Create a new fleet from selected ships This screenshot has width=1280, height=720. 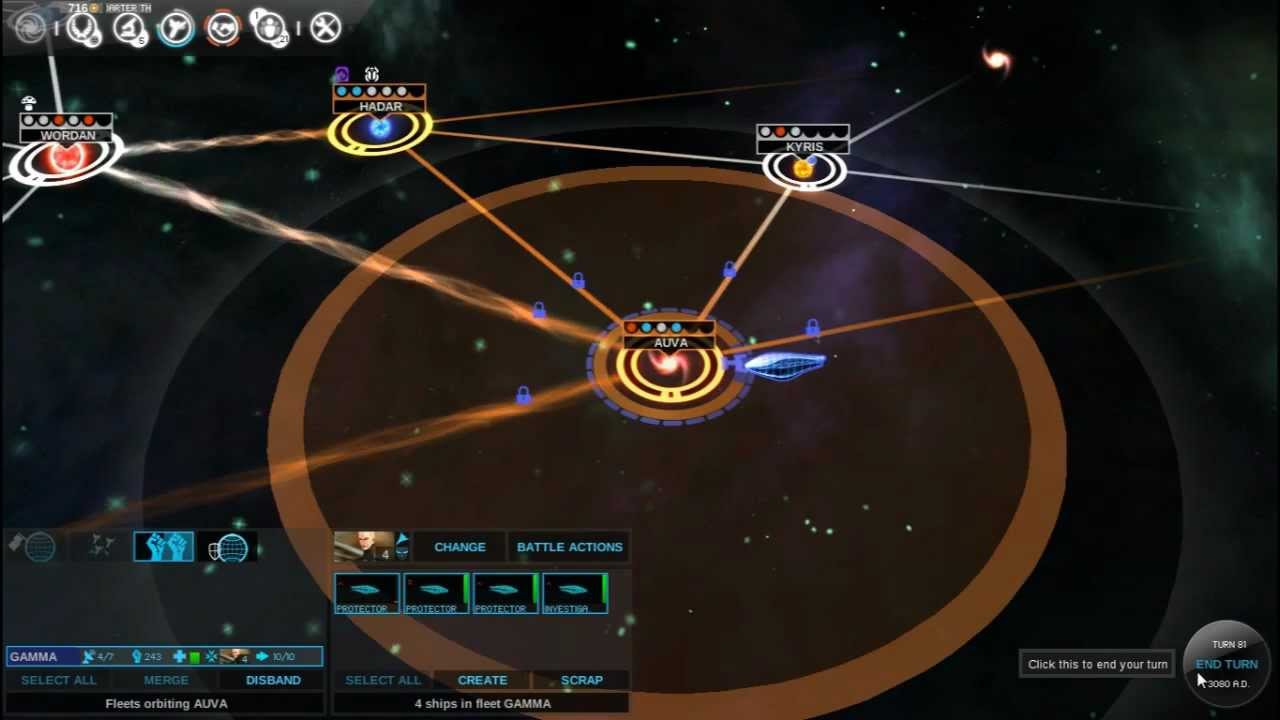click(482, 680)
